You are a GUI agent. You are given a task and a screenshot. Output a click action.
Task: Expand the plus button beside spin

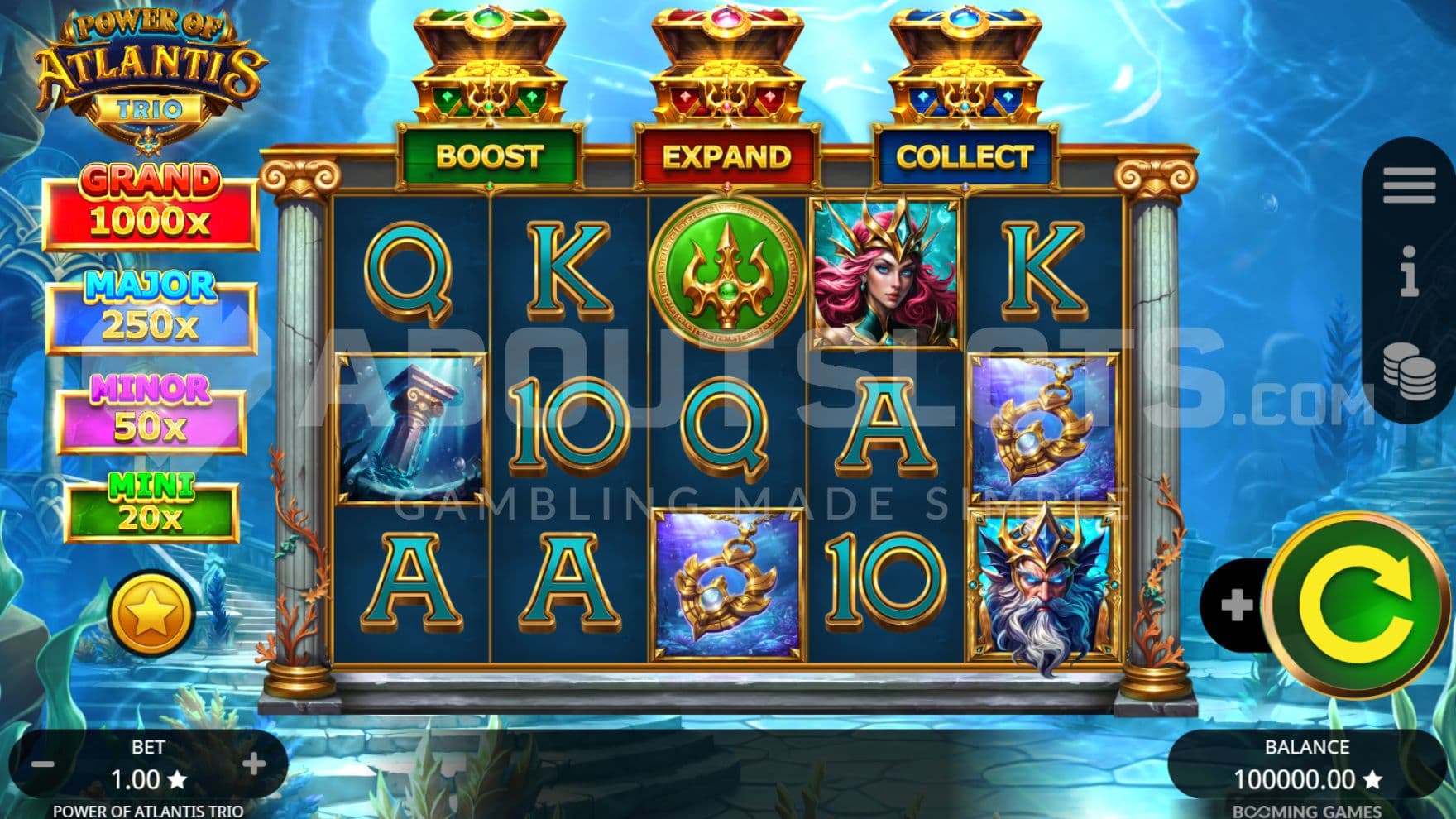coord(1235,605)
